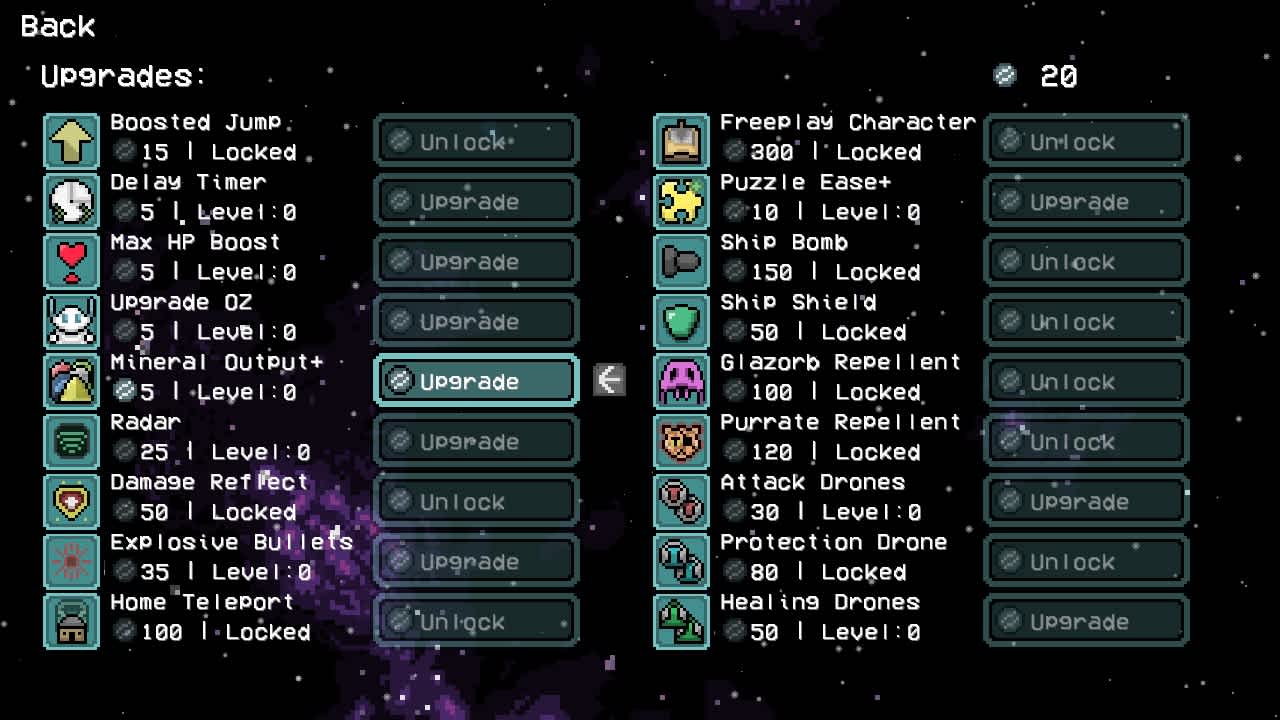1280x720 pixels.
Task: Click the Upgrade OZ robot icon
Action: coord(71,321)
